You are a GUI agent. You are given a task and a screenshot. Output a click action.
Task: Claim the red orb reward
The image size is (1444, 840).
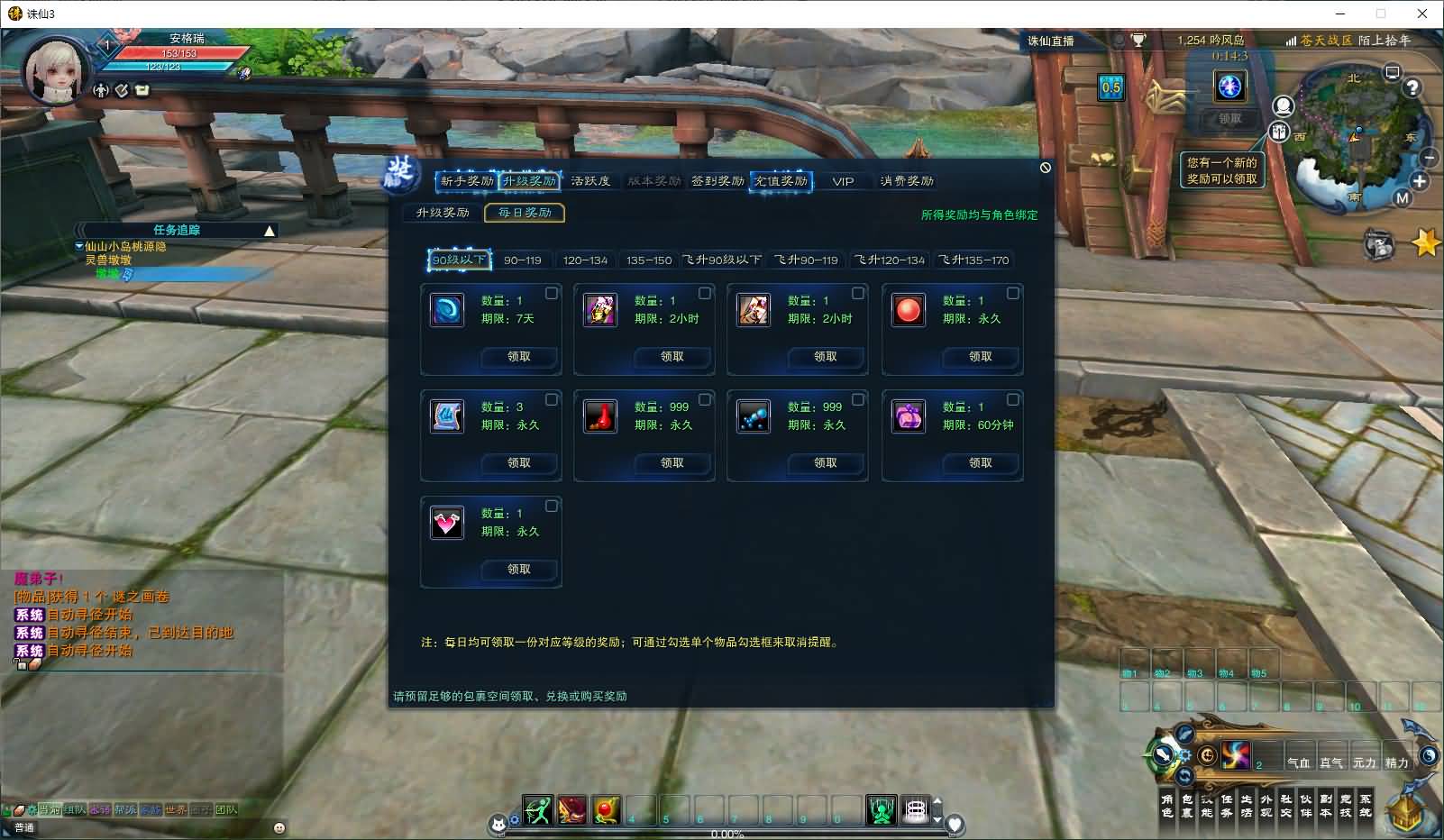pyautogui.click(x=981, y=357)
